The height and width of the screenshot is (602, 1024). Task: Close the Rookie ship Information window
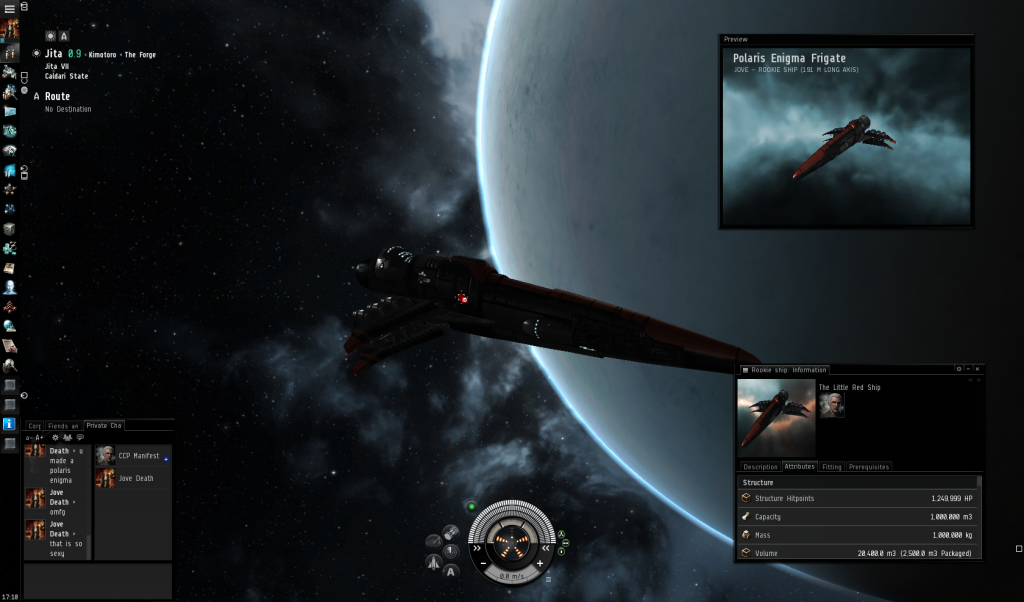(978, 369)
